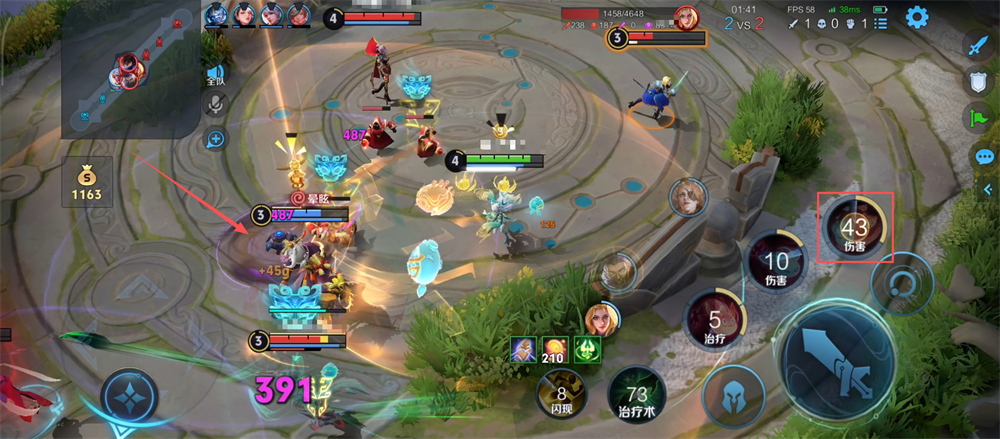Toggle the microphone button
1000x439 pixels.
pyautogui.click(x=216, y=105)
